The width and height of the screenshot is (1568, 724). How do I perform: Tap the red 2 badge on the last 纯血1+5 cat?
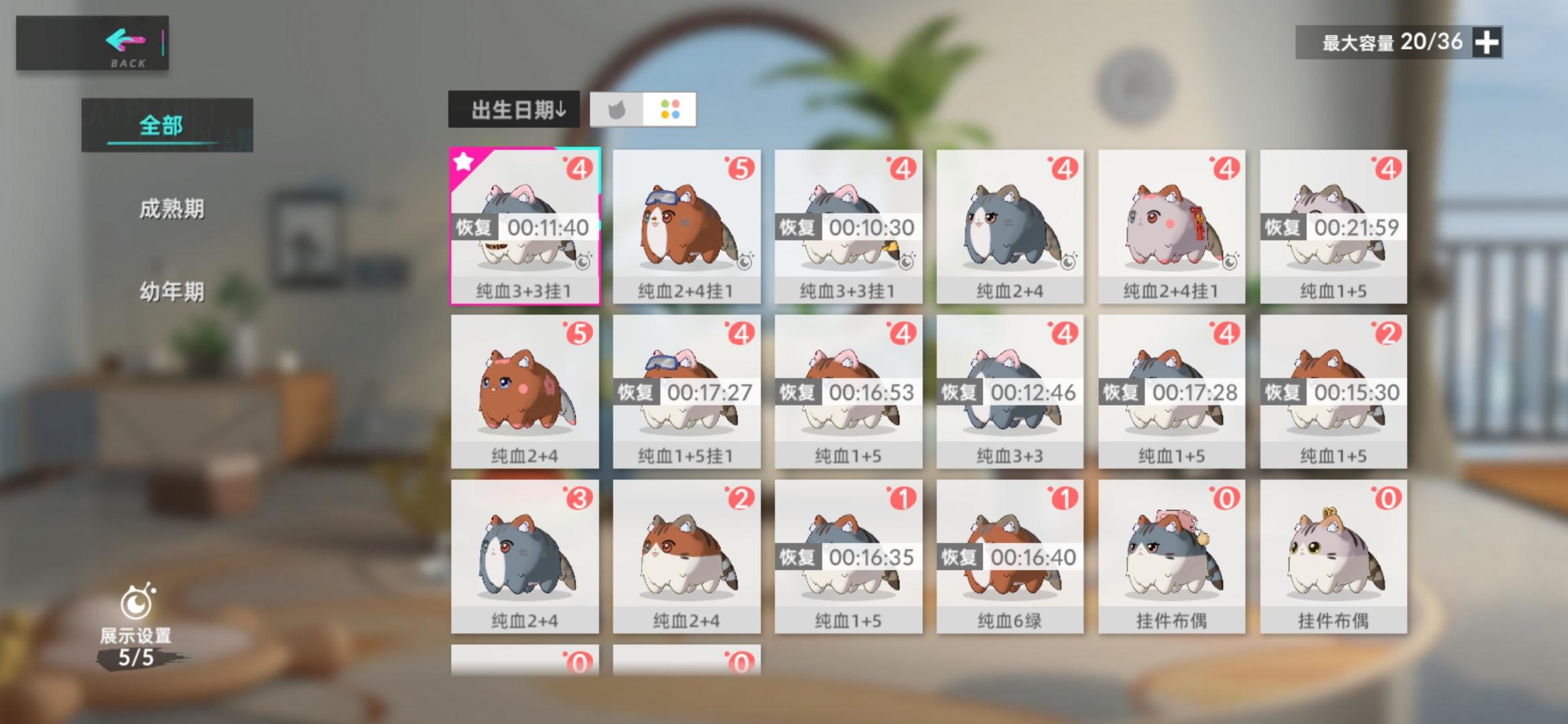(1390, 333)
